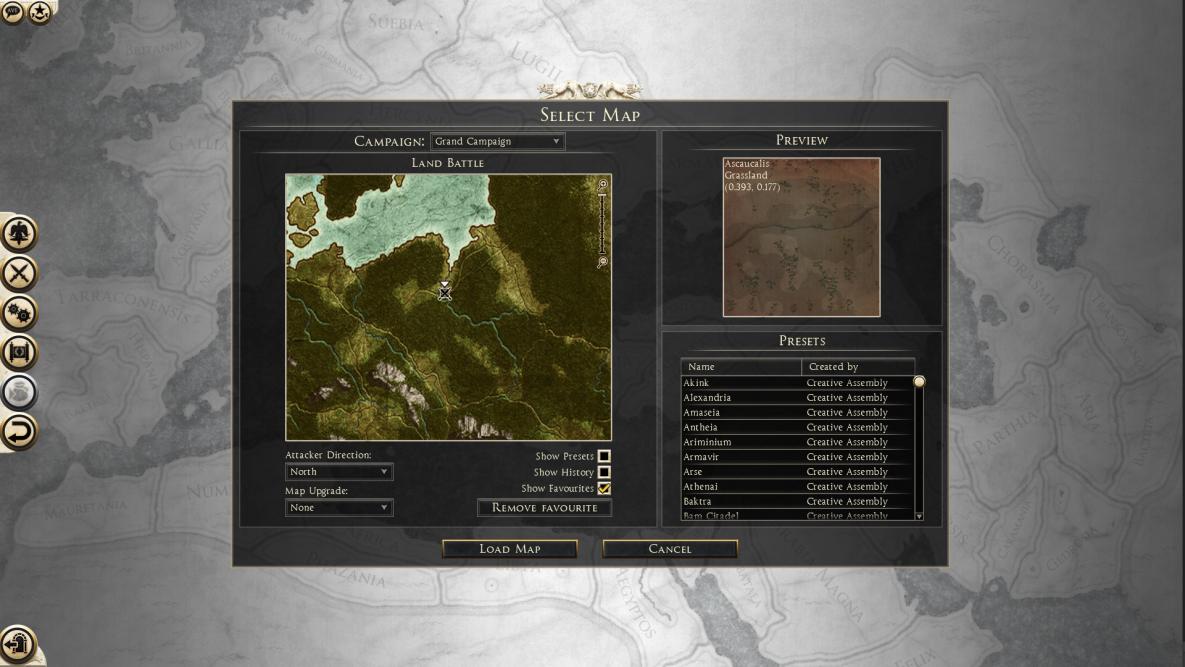Sort presets by Name column
This screenshot has height=667, width=1185.
[x=741, y=367]
